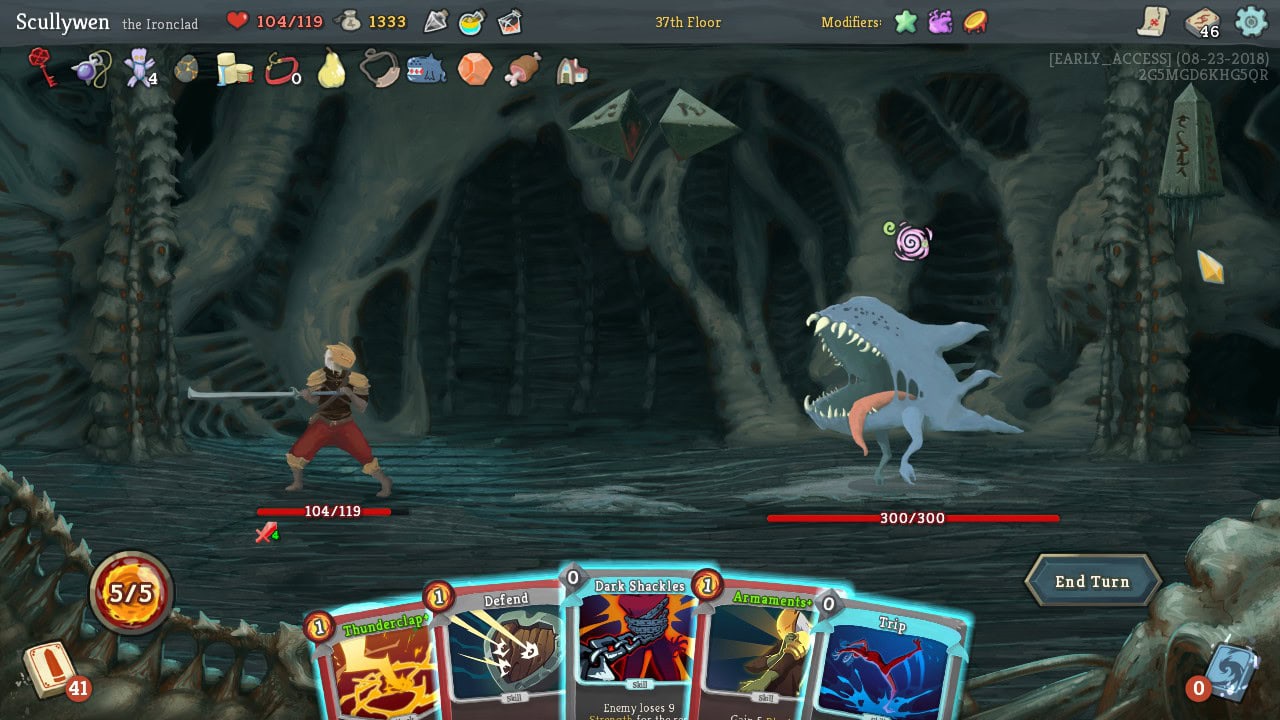This screenshot has height=720, width=1280.
Task: Open the map scroll
Action: click(x=1153, y=21)
